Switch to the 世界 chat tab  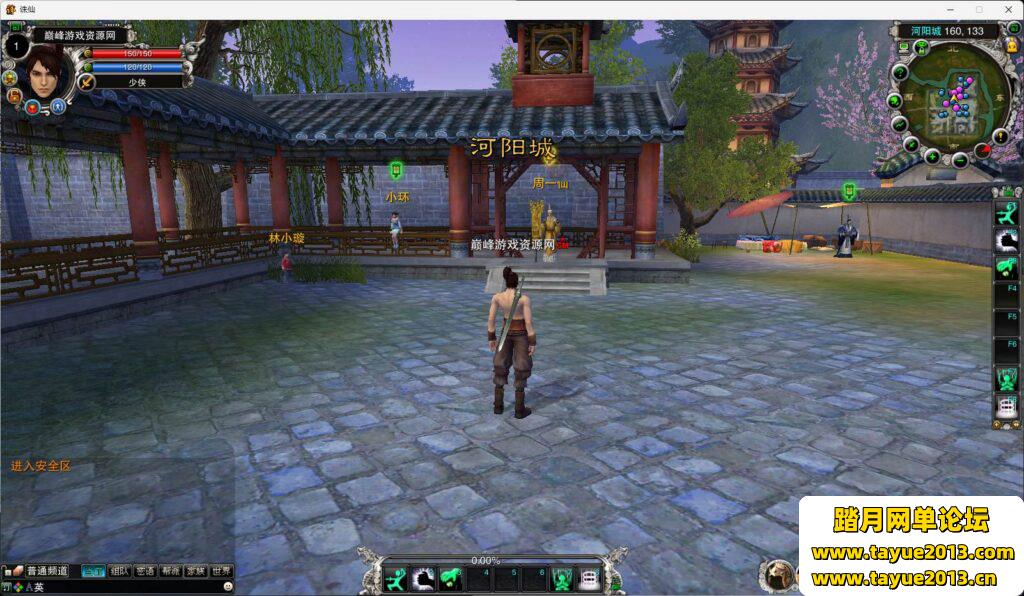[222, 571]
